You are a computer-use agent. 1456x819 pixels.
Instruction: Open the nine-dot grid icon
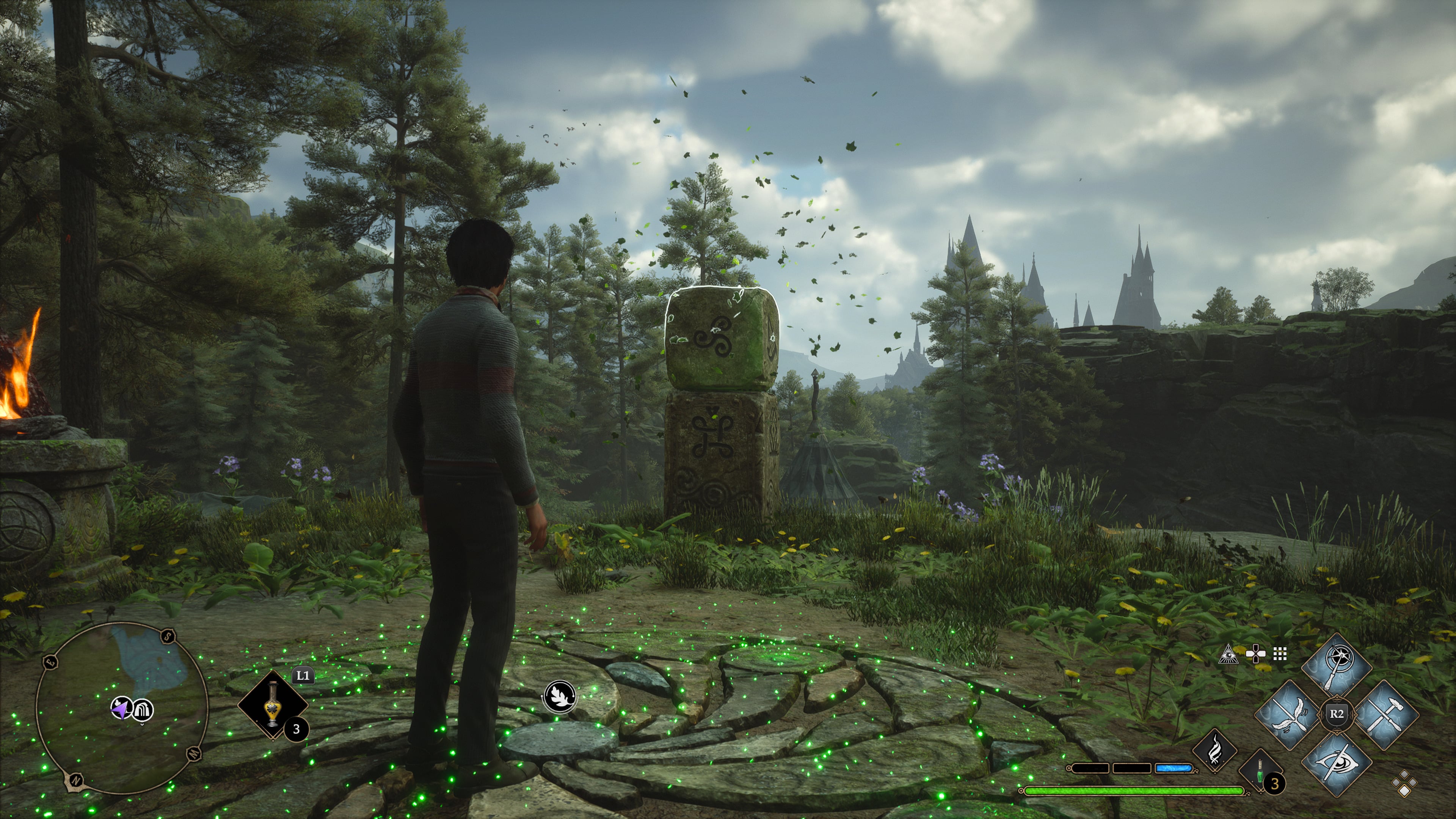[x=1280, y=654]
